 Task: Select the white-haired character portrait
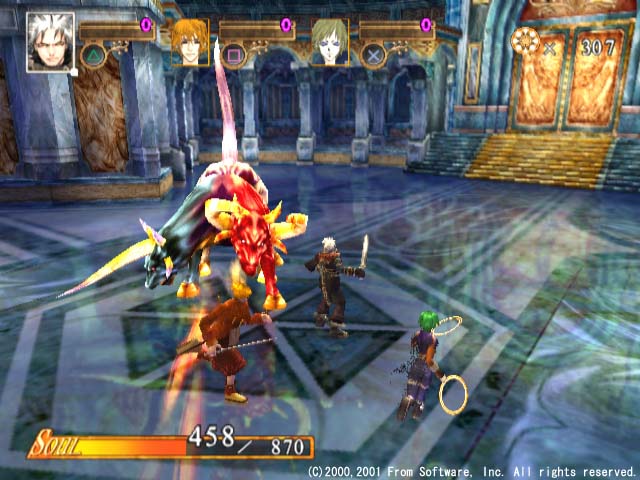coord(50,41)
